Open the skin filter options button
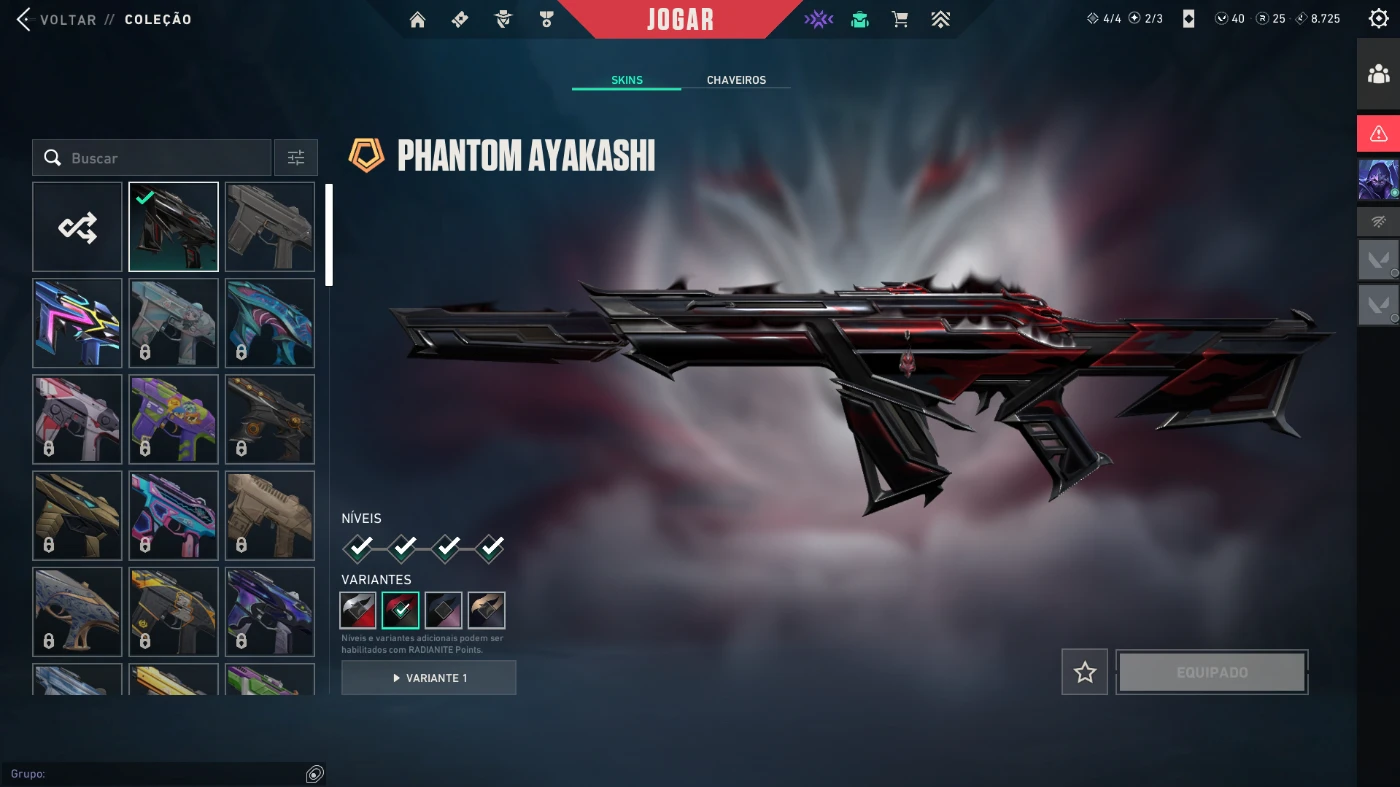The height and width of the screenshot is (787, 1400). [x=296, y=158]
